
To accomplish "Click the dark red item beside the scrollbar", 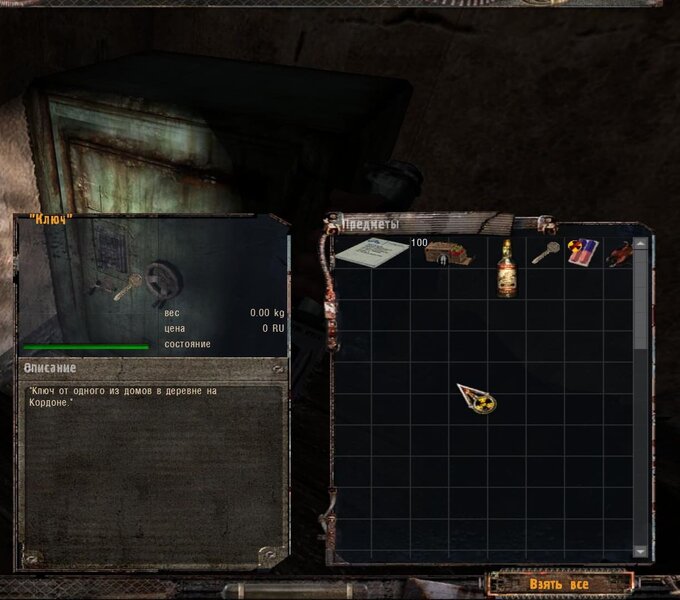I will [620, 254].
